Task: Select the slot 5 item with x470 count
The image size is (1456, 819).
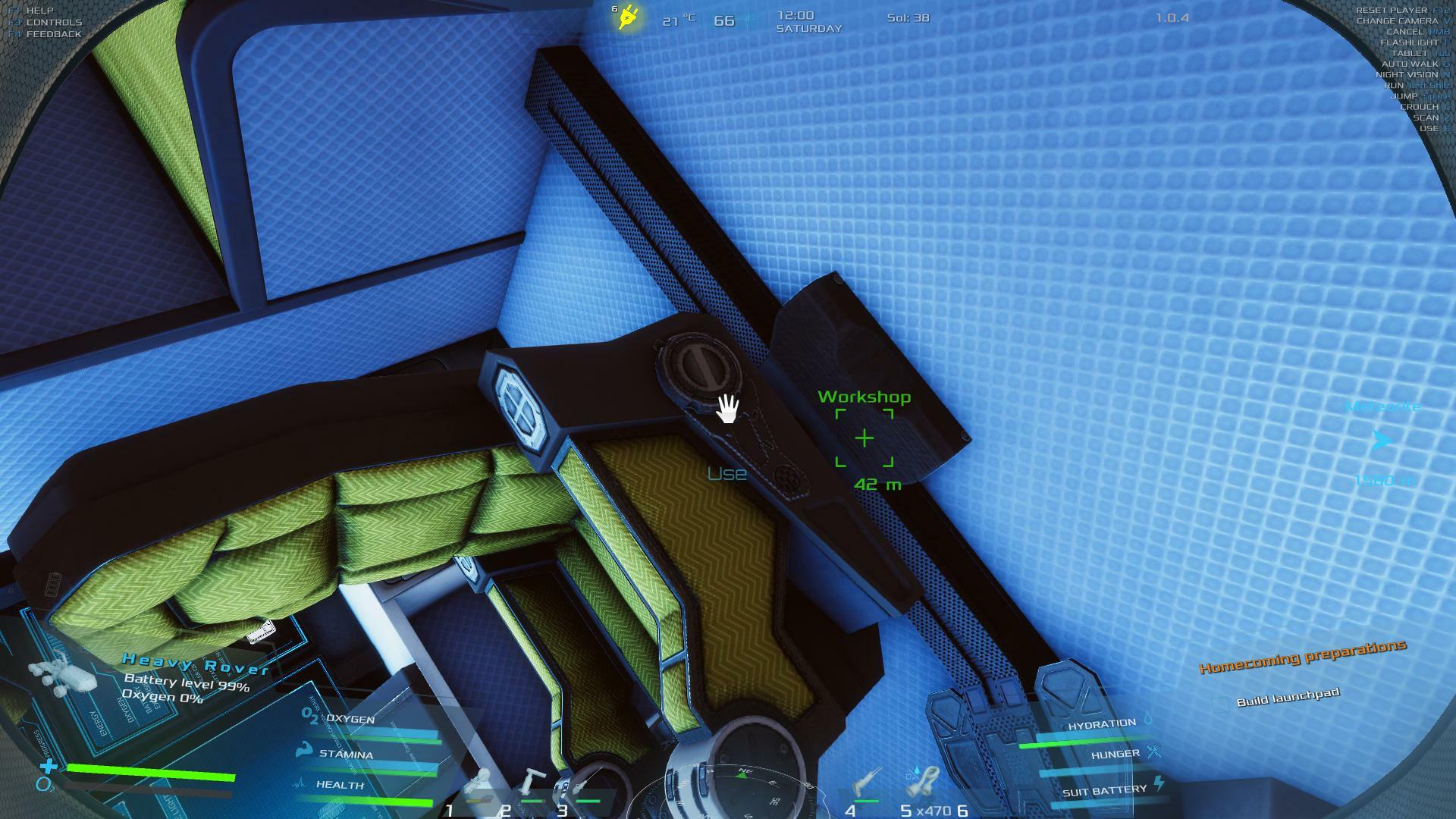Action: 923,785
